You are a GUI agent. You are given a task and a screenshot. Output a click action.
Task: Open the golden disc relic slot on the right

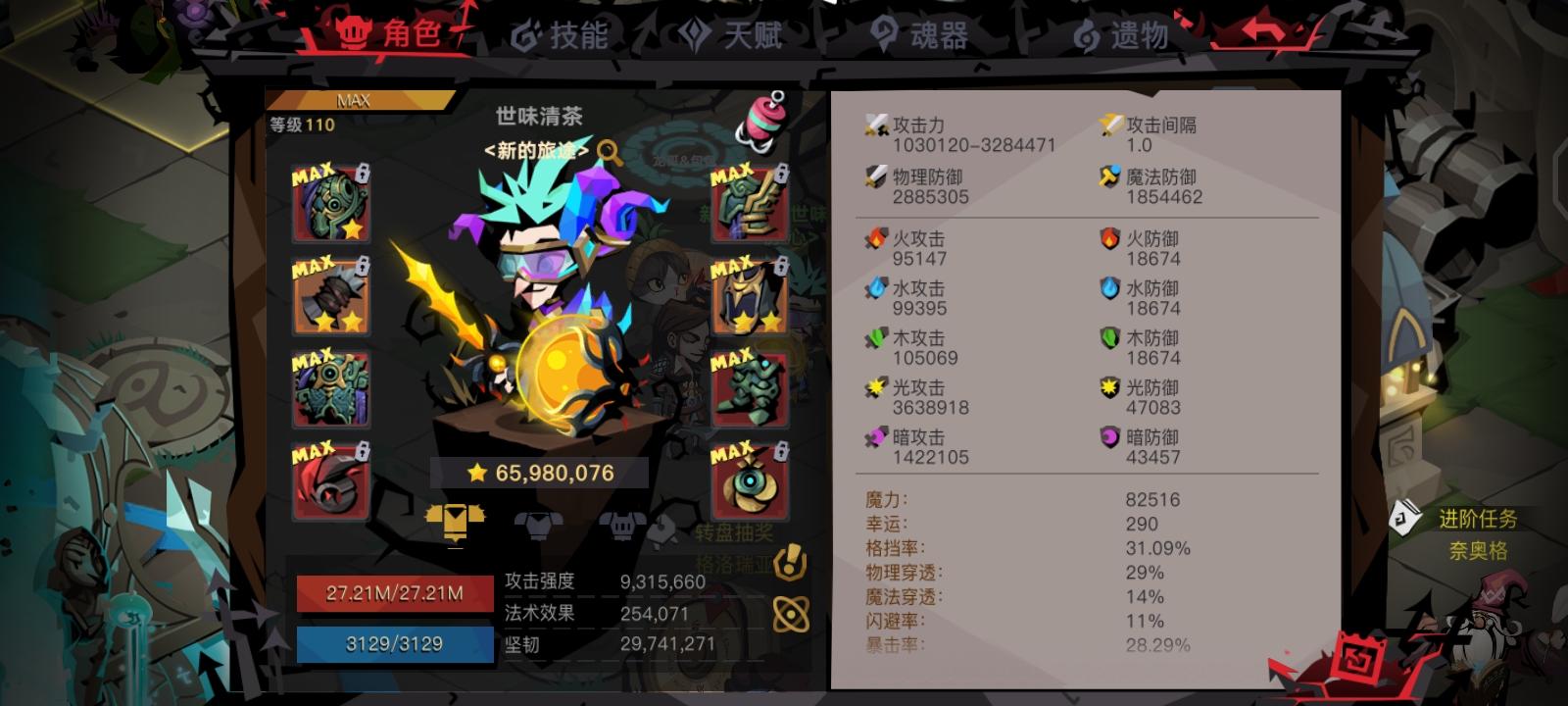click(750, 482)
